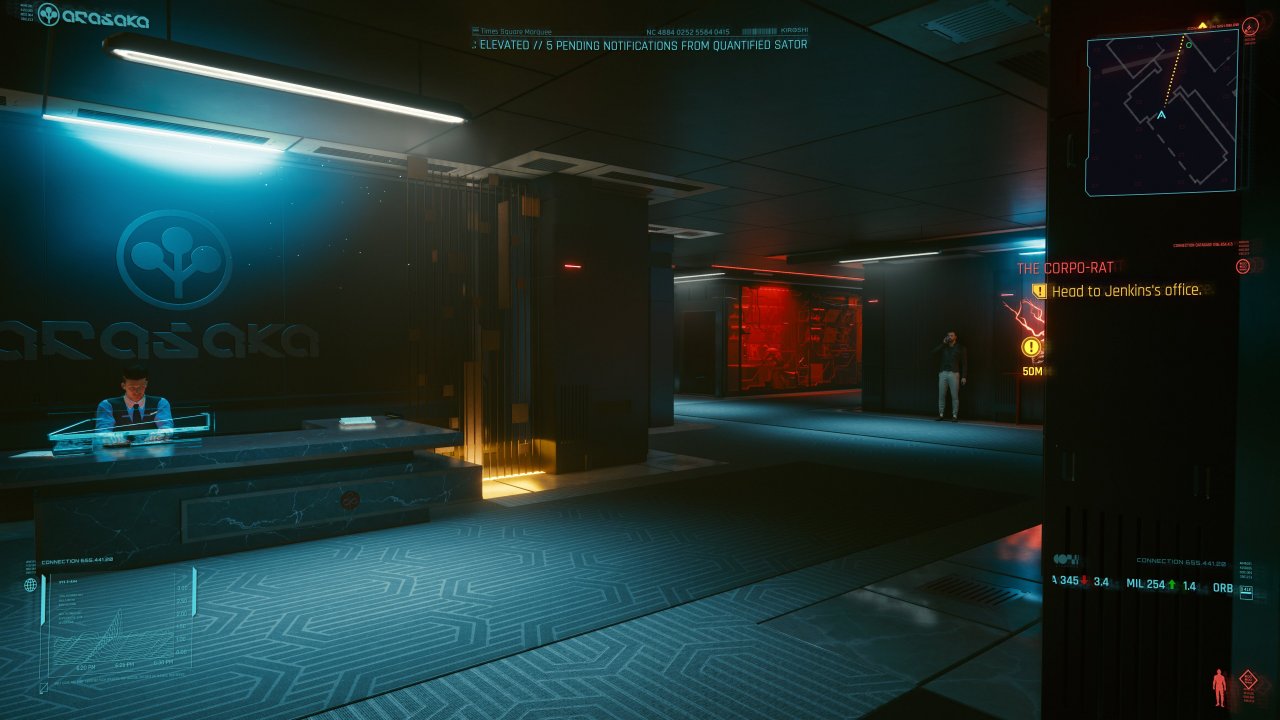
Task: Click the globe icon near the connection graph
Action: pyautogui.click(x=30, y=585)
